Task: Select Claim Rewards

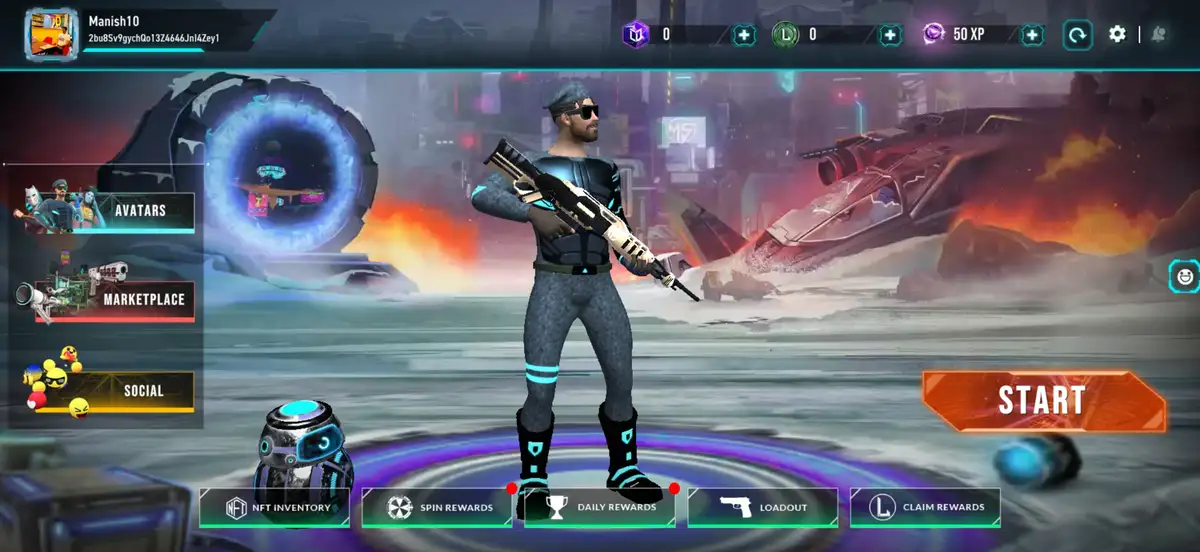Action: 925,508
